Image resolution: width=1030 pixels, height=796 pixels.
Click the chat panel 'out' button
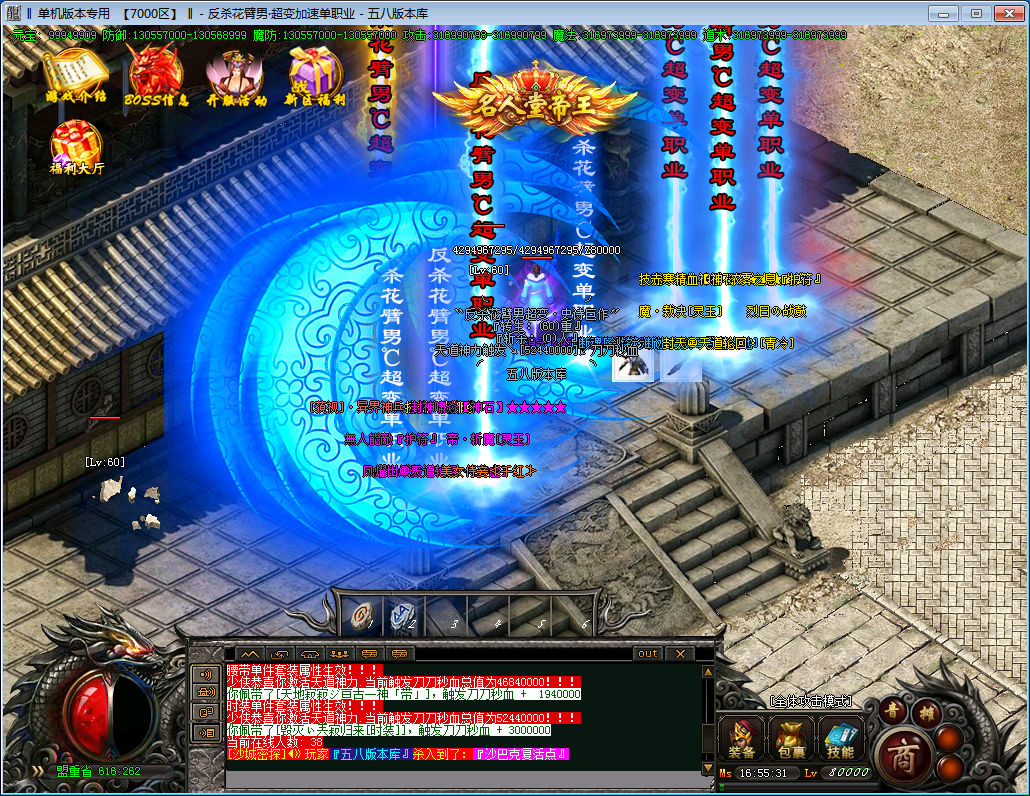648,653
